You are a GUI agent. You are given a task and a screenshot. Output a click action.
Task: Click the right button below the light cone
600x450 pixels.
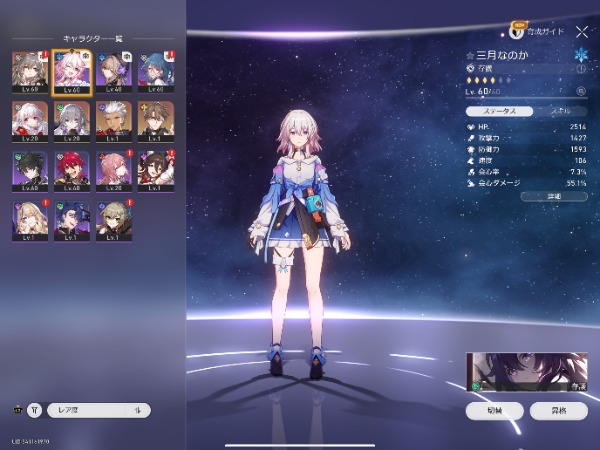[x=563, y=410]
